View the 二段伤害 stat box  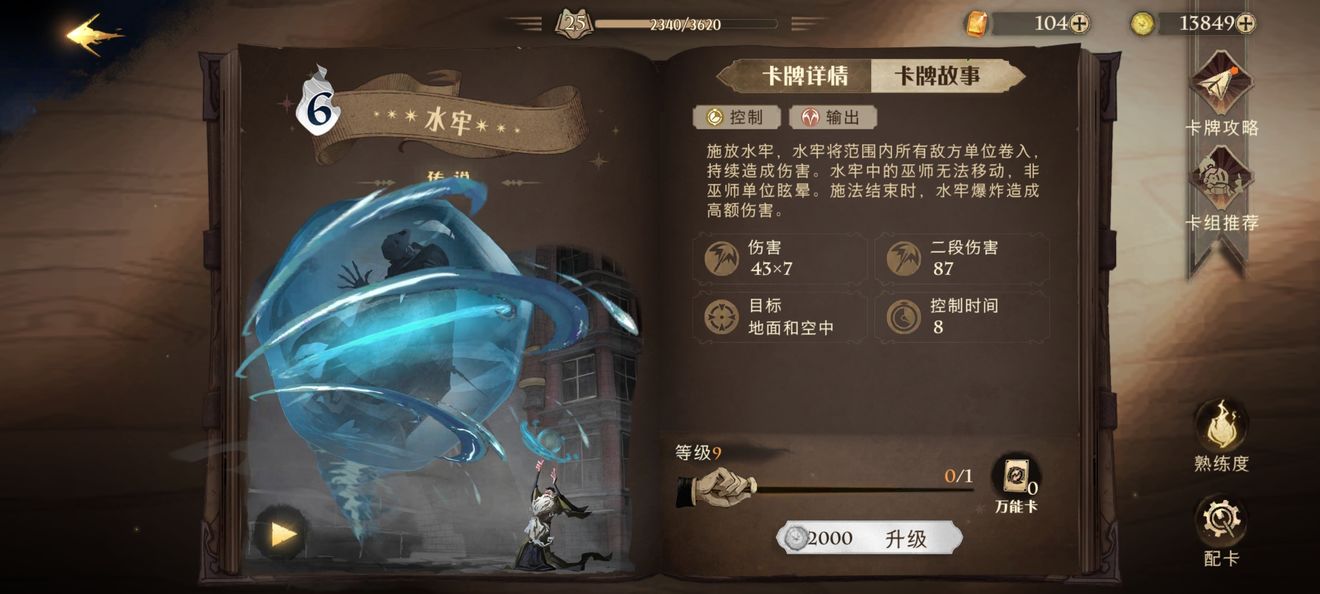pyautogui.click(x=961, y=258)
